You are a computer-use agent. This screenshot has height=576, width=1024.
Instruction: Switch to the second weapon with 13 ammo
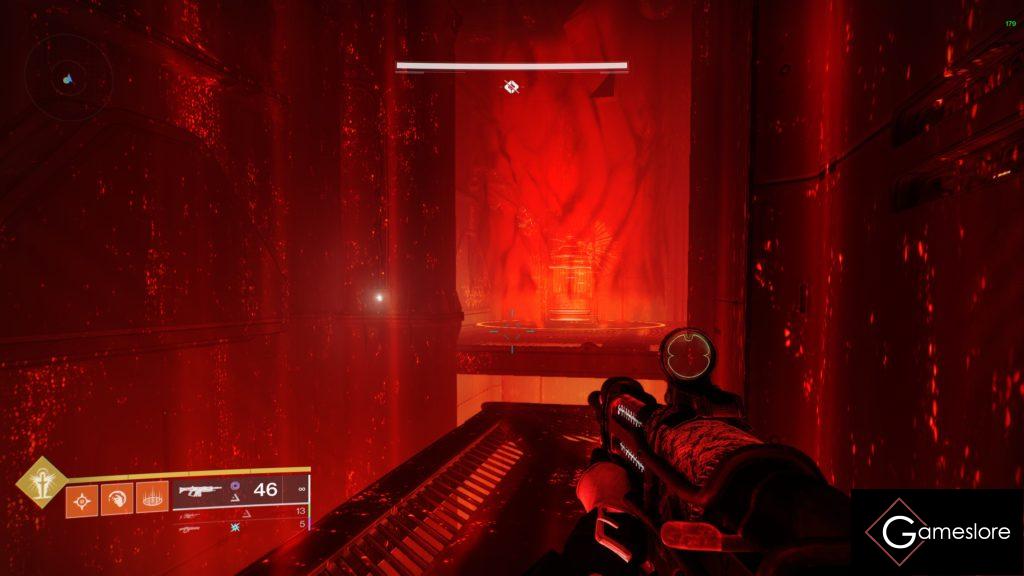point(200,511)
